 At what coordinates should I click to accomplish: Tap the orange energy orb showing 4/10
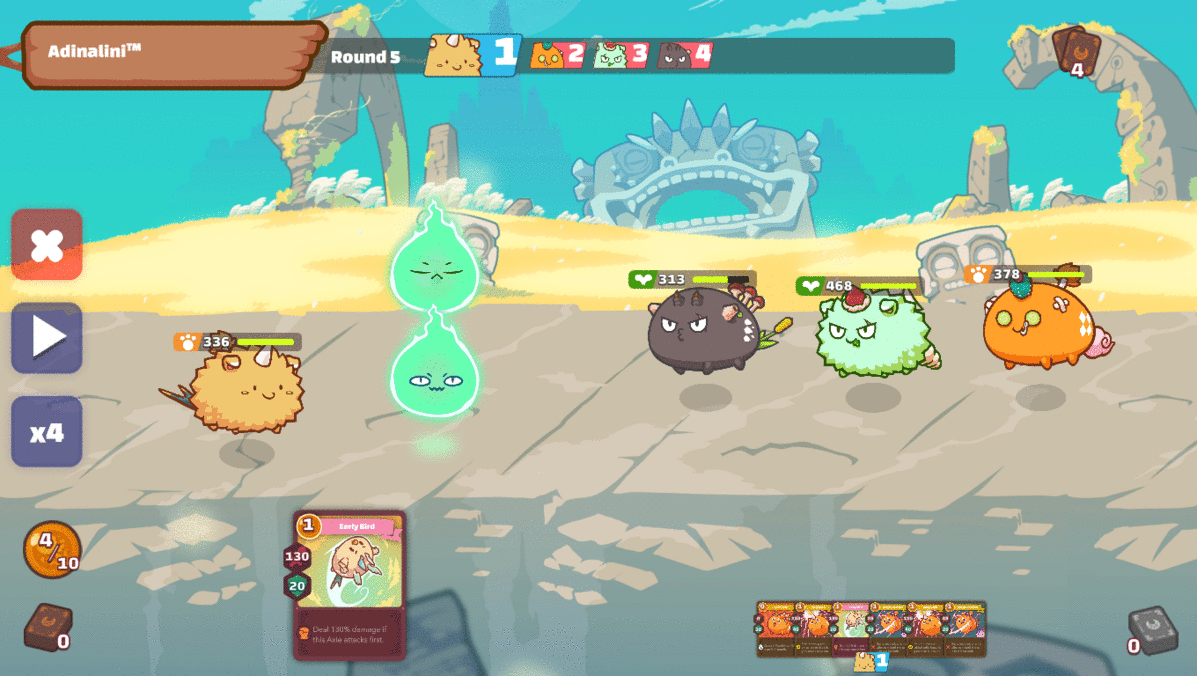coord(51,549)
